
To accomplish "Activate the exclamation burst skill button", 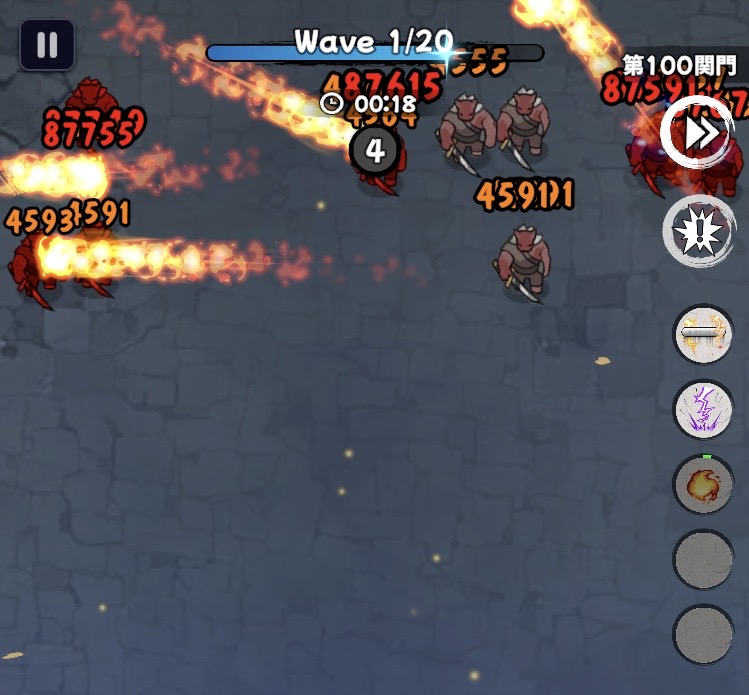I will (x=697, y=231).
